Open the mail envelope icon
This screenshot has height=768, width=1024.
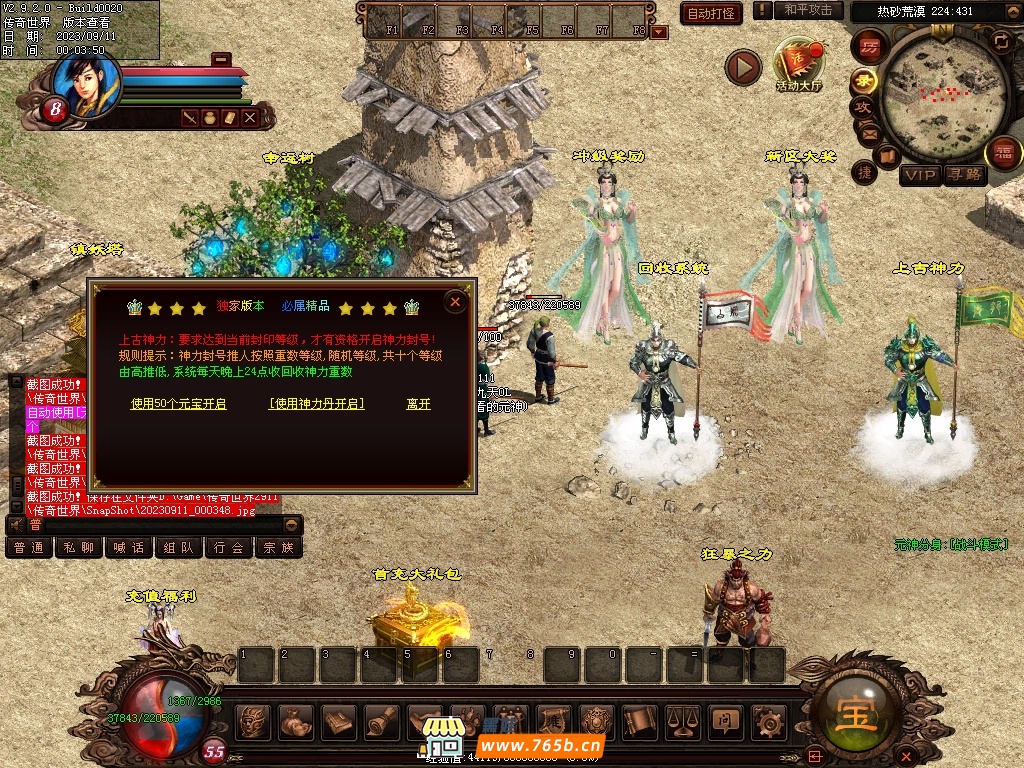pyautogui.click(x=867, y=132)
